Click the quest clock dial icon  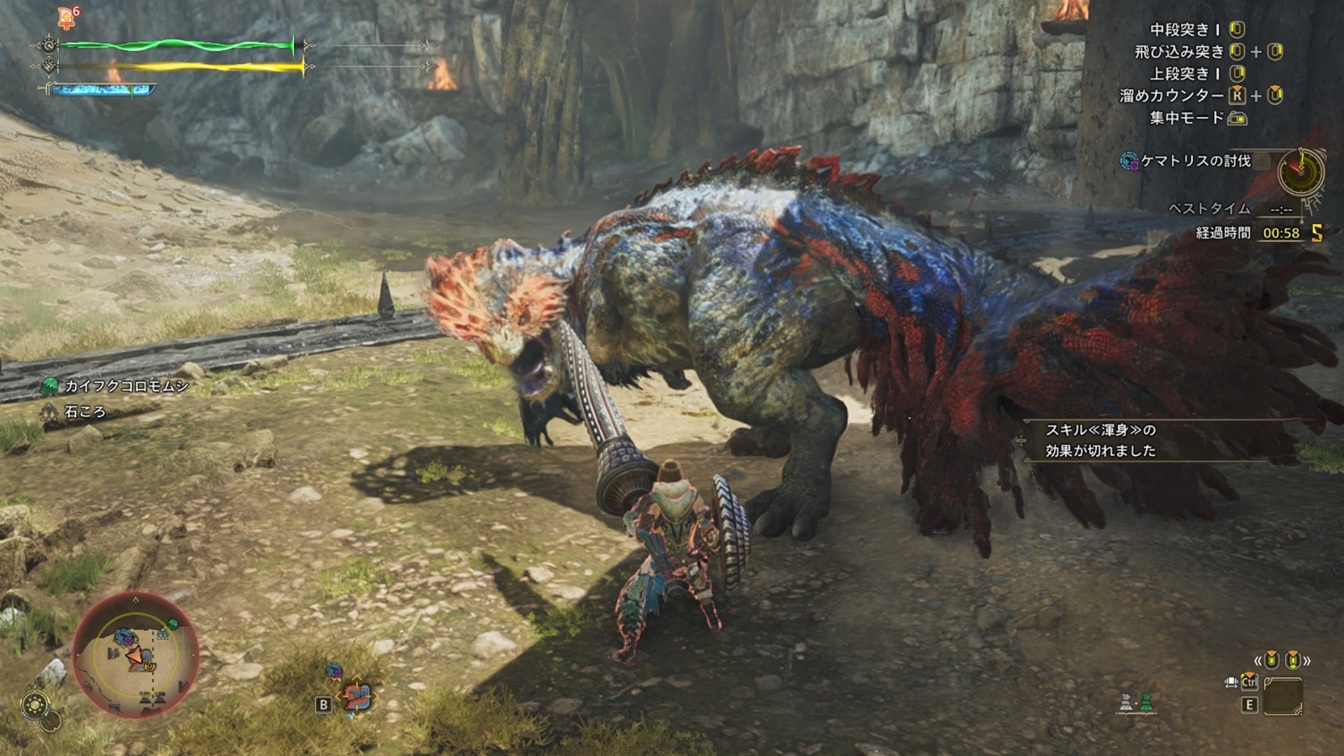pos(1300,172)
